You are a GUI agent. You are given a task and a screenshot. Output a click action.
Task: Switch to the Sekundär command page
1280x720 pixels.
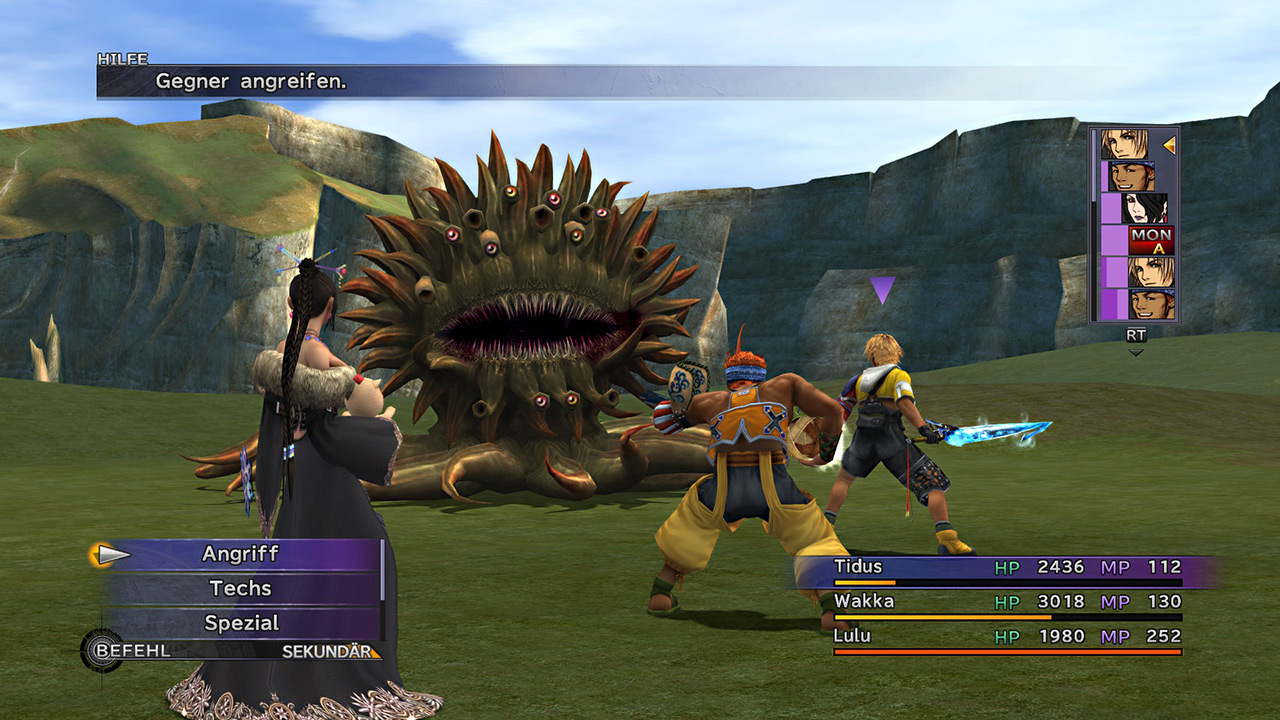tap(330, 652)
